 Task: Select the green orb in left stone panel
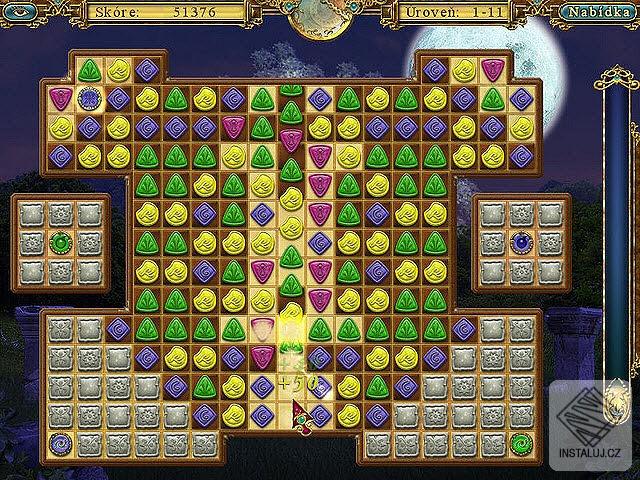[x=61, y=241]
